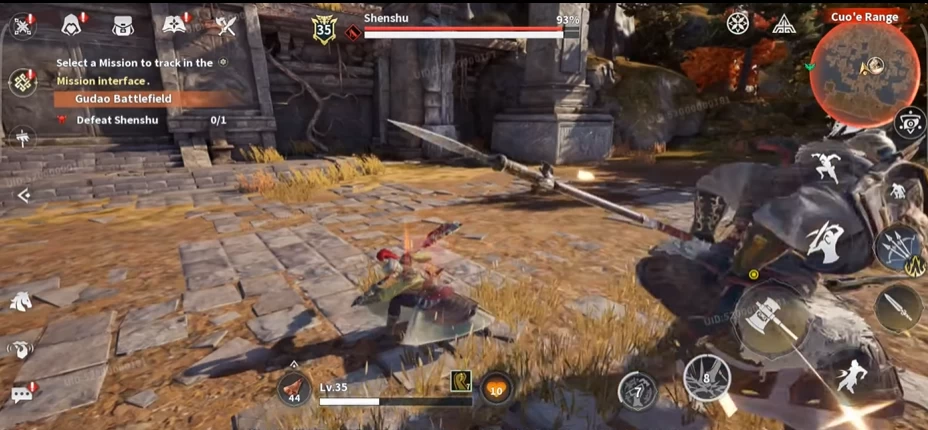Screen dimensions: 928x430
Task: Open the knot-shaped Mission icon
Action: 22,83
